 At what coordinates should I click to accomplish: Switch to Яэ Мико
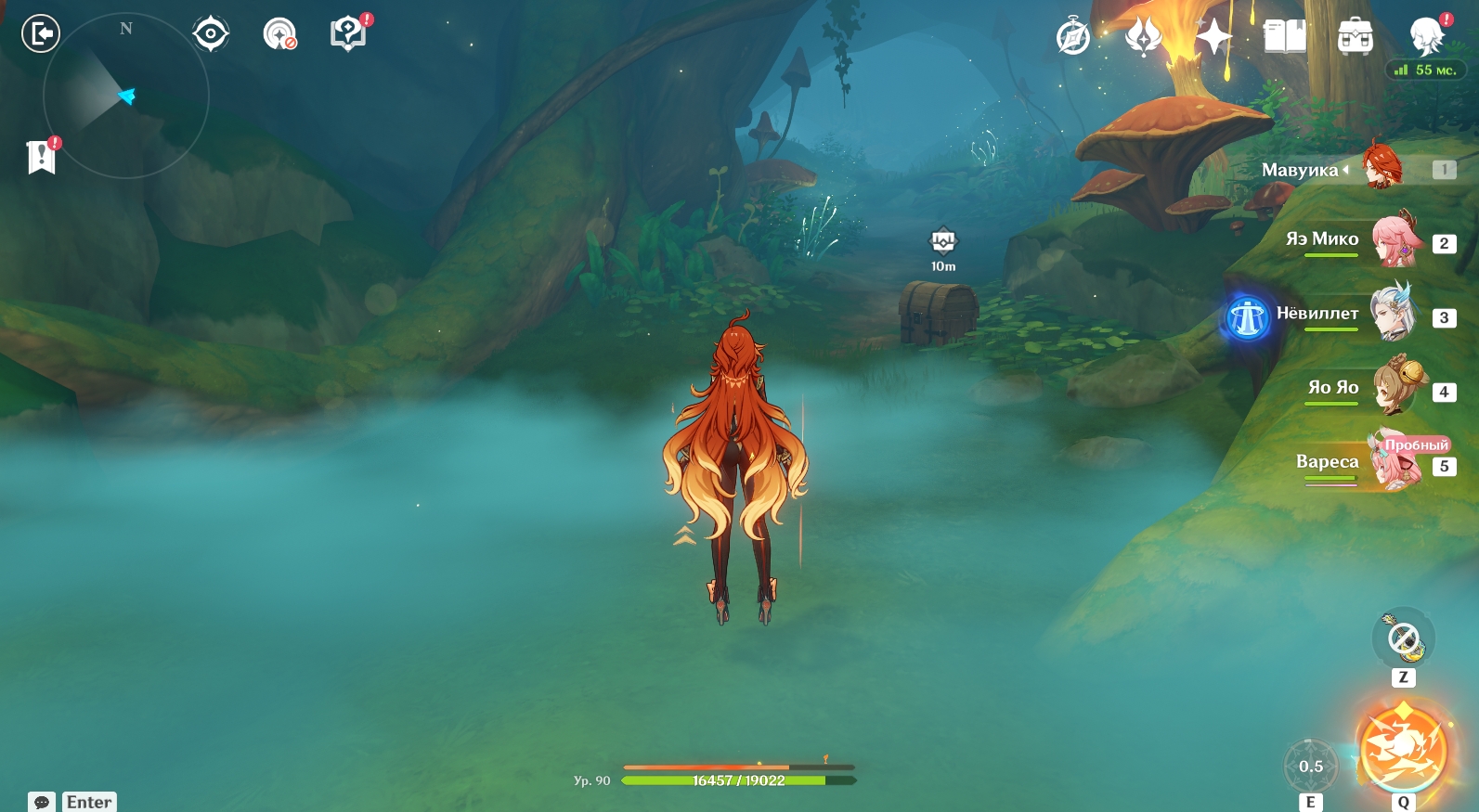1394,241
